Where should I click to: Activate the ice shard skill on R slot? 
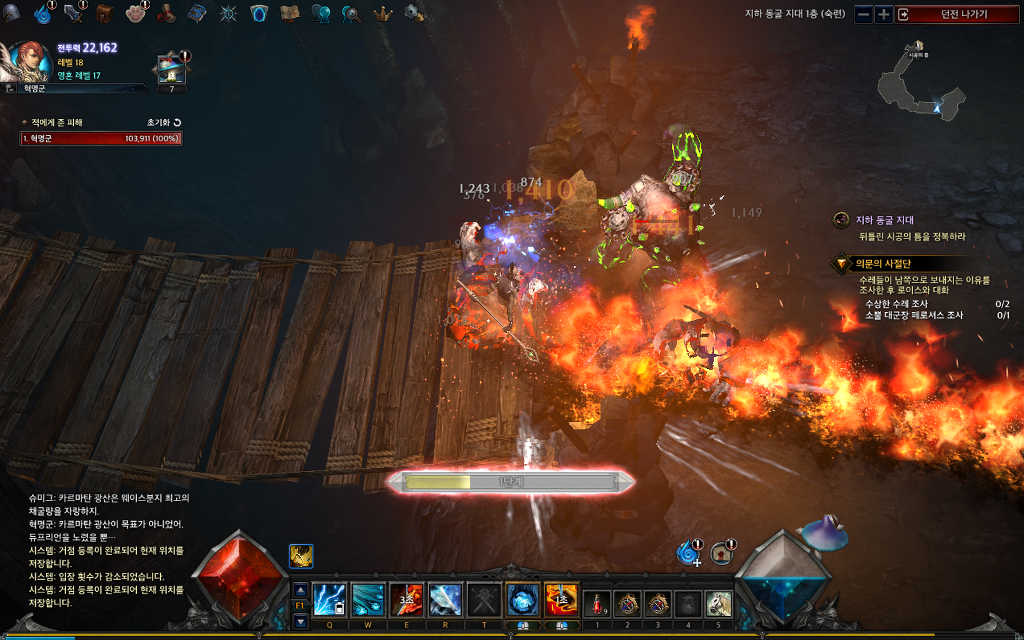(x=445, y=600)
